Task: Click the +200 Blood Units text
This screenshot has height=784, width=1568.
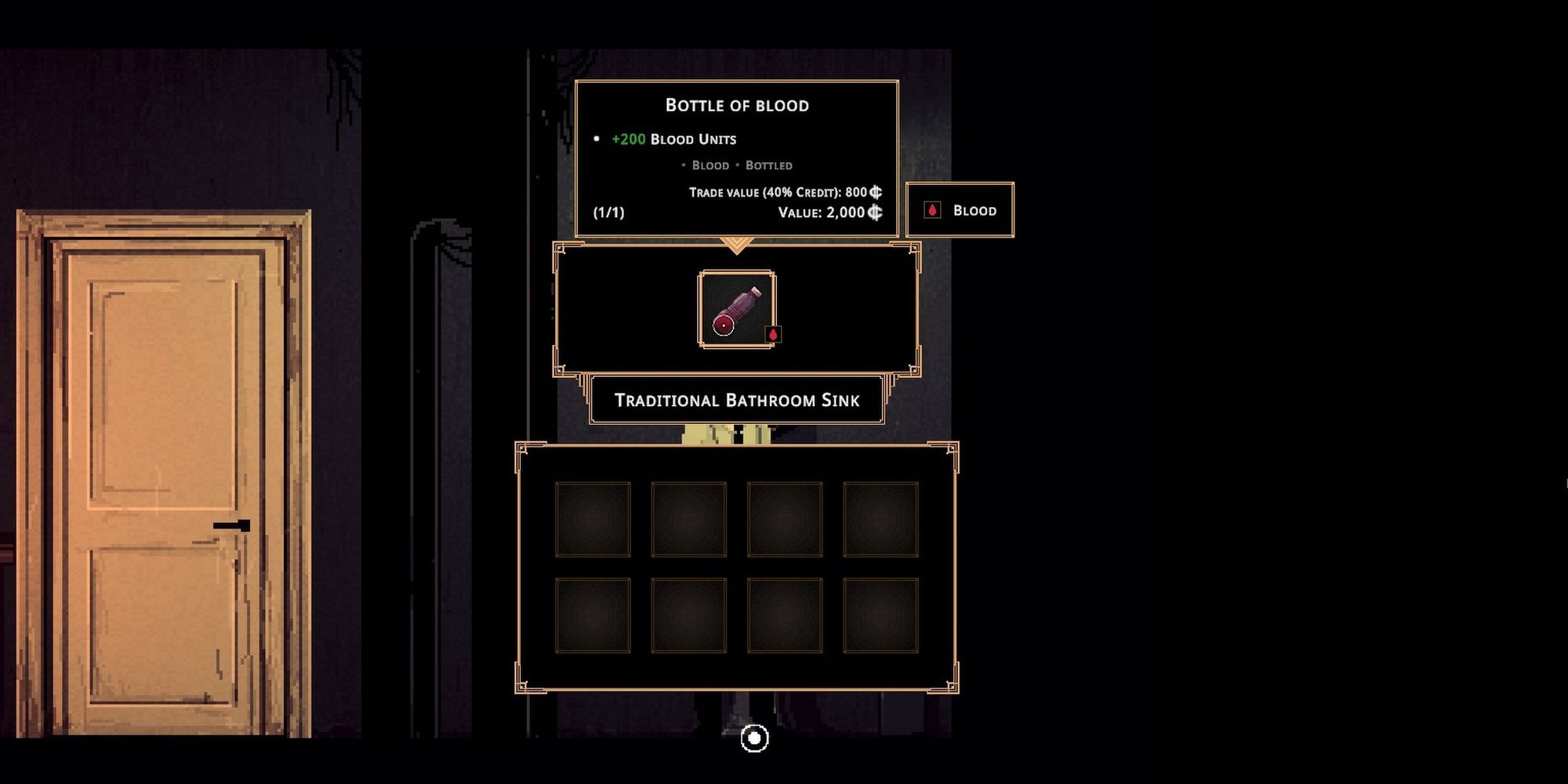Action: click(674, 140)
